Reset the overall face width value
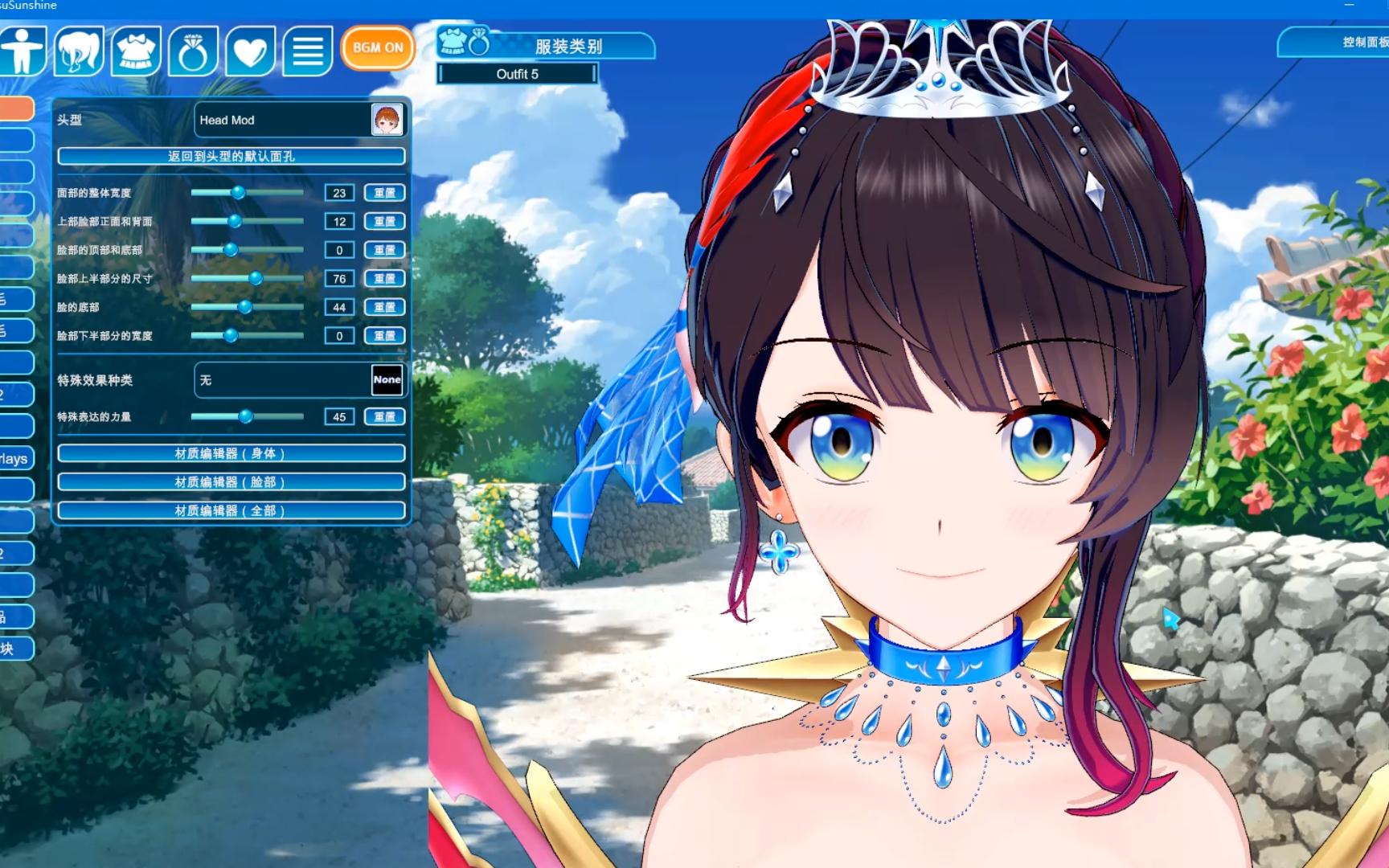 pos(384,193)
